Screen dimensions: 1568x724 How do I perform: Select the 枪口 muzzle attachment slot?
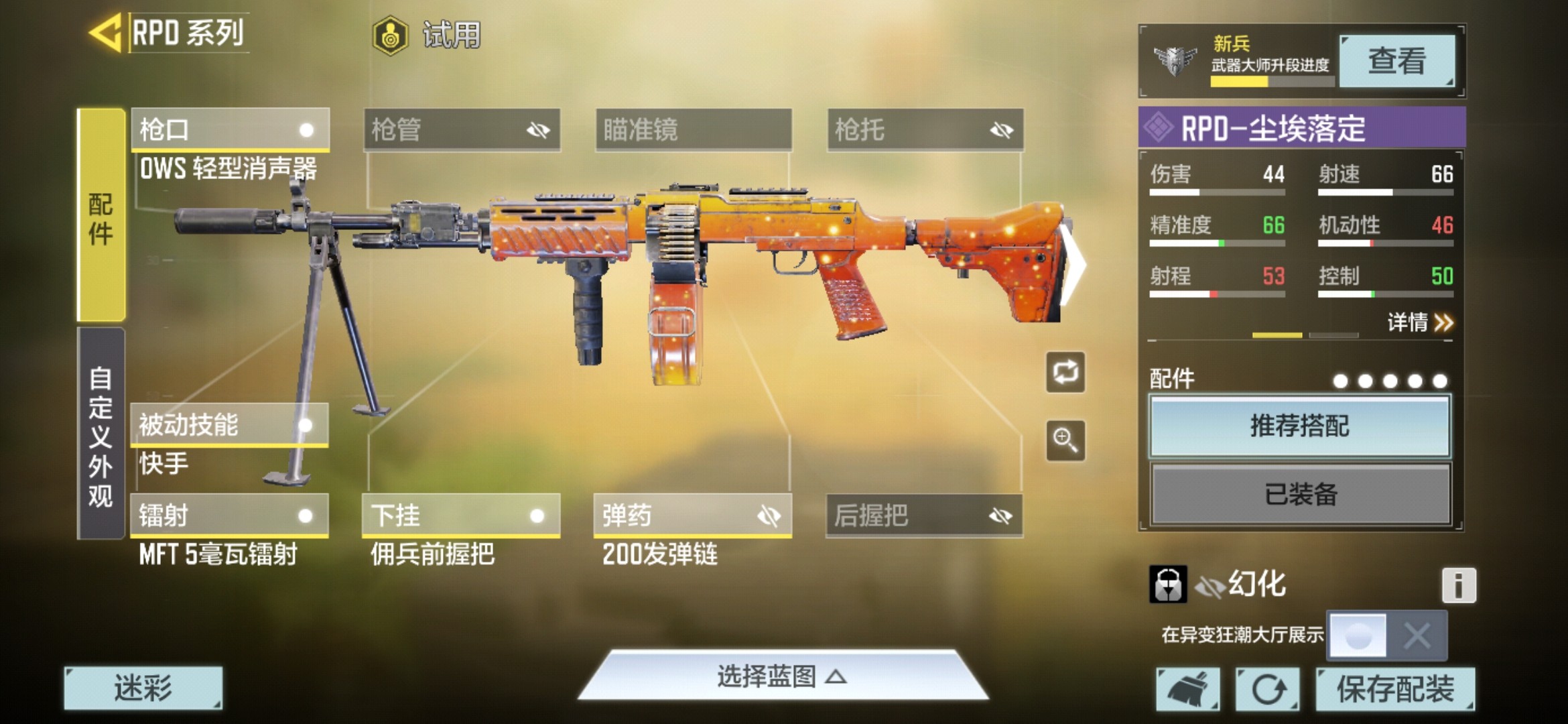point(230,129)
